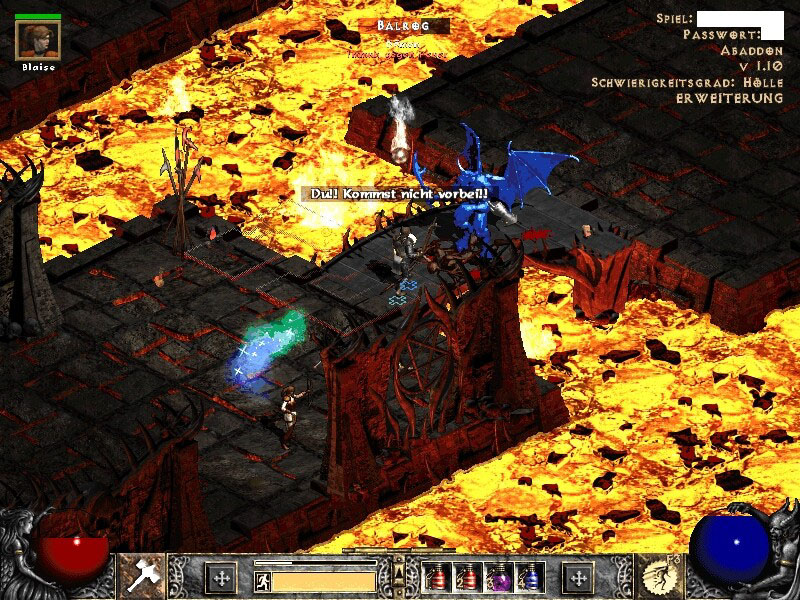Image resolution: width=800 pixels, height=600 pixels.
Task: Toggle the run/walk button
Action: coord(261,580)
